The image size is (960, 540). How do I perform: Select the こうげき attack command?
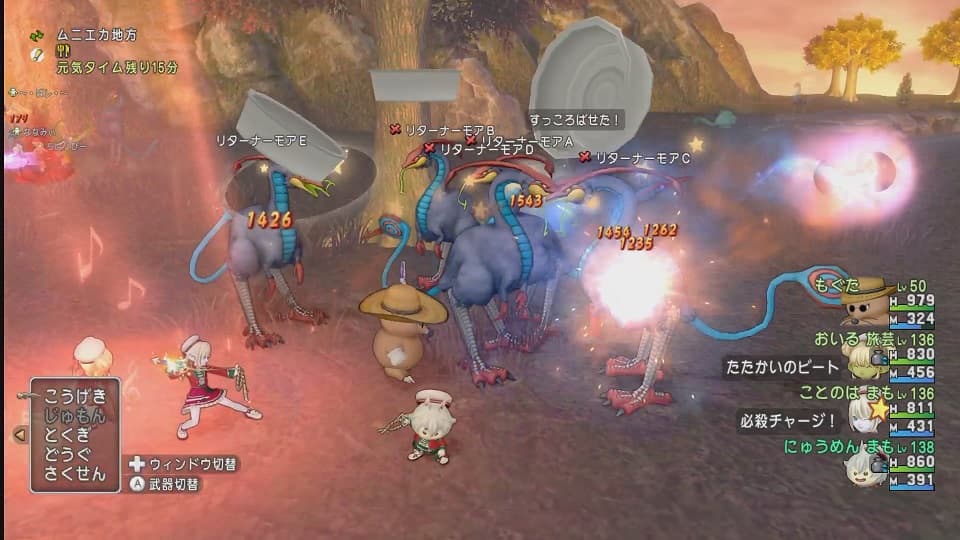[x=75, y=395]
